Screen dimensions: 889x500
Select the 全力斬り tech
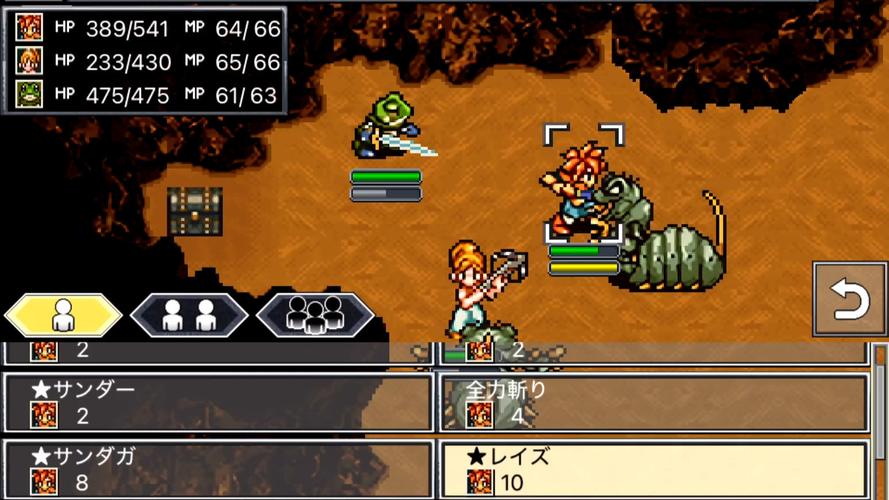tap(653, 403)
